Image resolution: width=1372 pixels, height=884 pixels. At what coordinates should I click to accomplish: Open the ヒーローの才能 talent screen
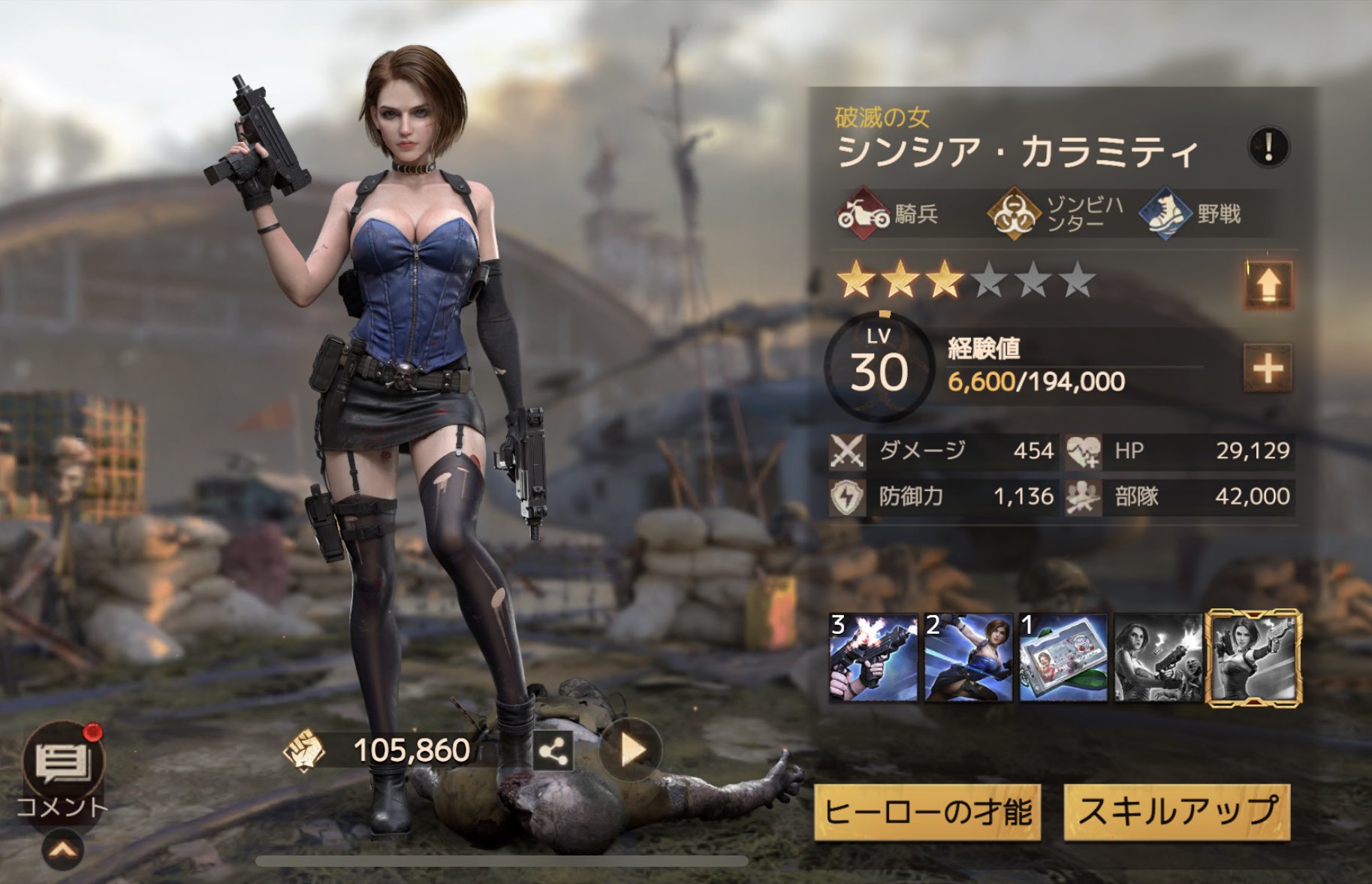[x=927, y=813]
